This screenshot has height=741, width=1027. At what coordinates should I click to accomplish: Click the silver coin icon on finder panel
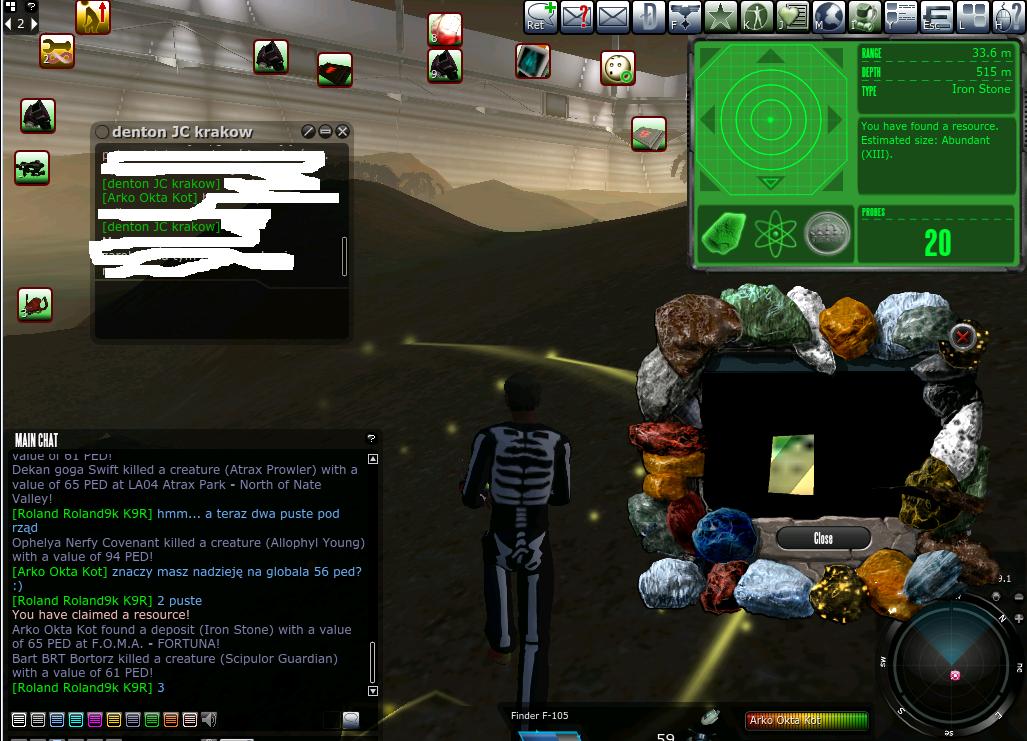tap(827, 234)
